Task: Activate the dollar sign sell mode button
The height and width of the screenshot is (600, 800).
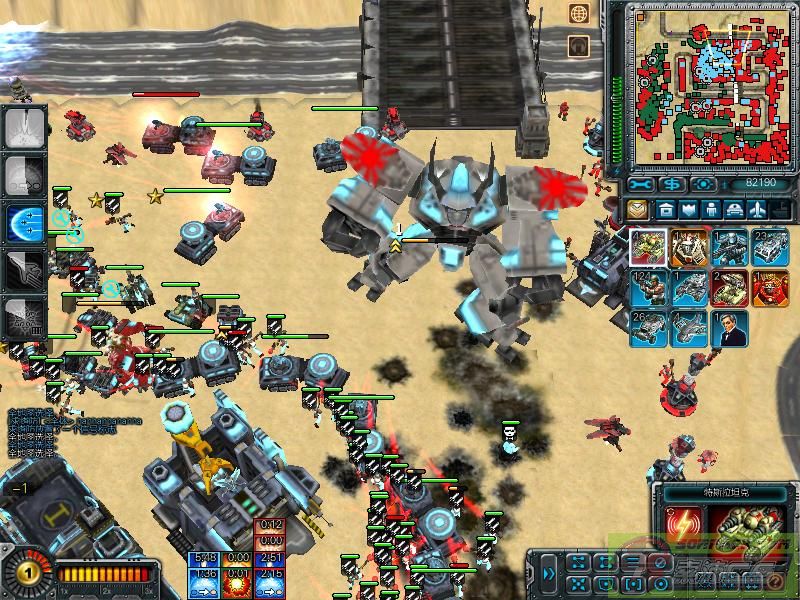Action: click(672, 184)
